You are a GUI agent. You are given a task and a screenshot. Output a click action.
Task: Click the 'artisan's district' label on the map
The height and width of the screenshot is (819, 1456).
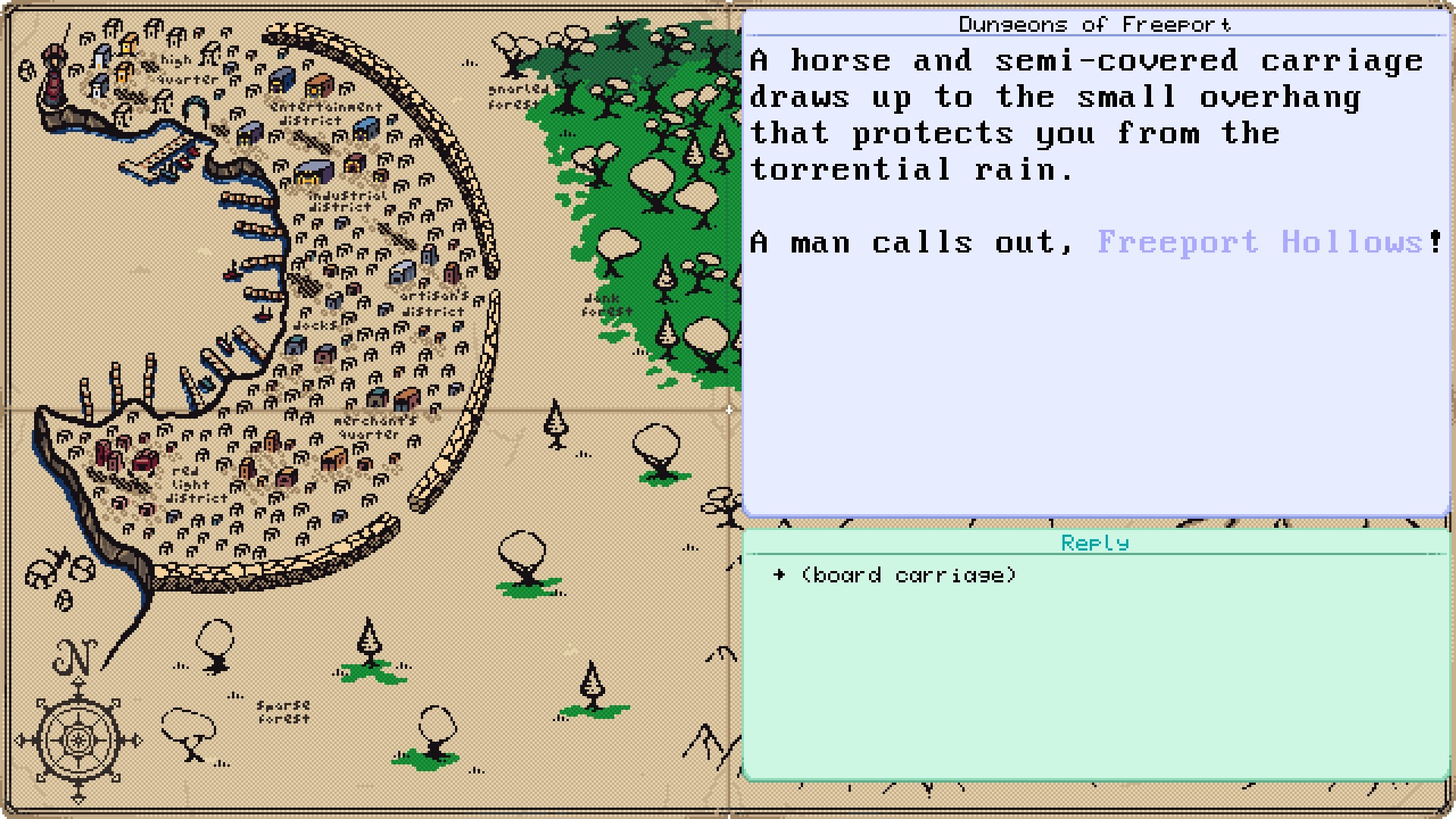pyautogui.click(x=432, y=302)
